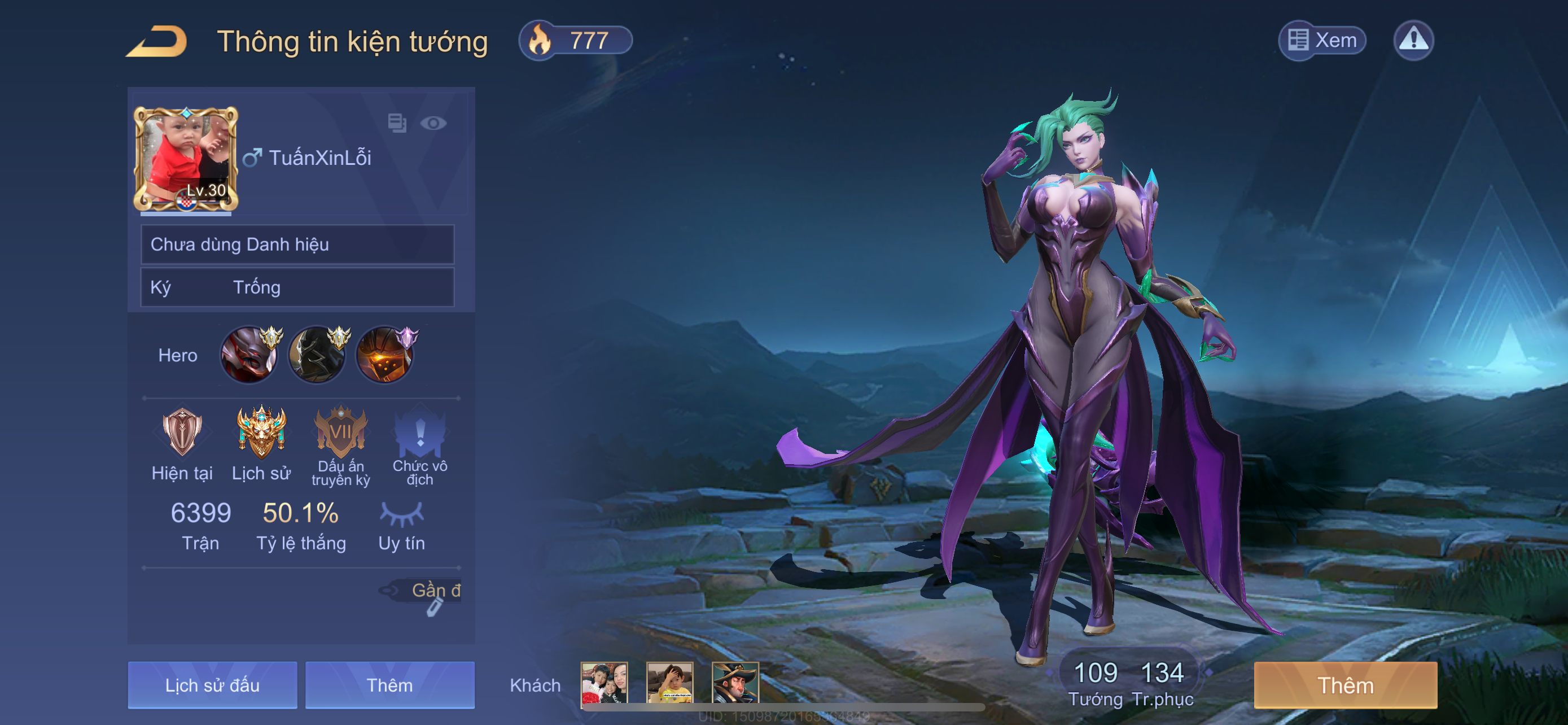Open the Xem view button
1568x725 pixels.
tap(1322, 41)
